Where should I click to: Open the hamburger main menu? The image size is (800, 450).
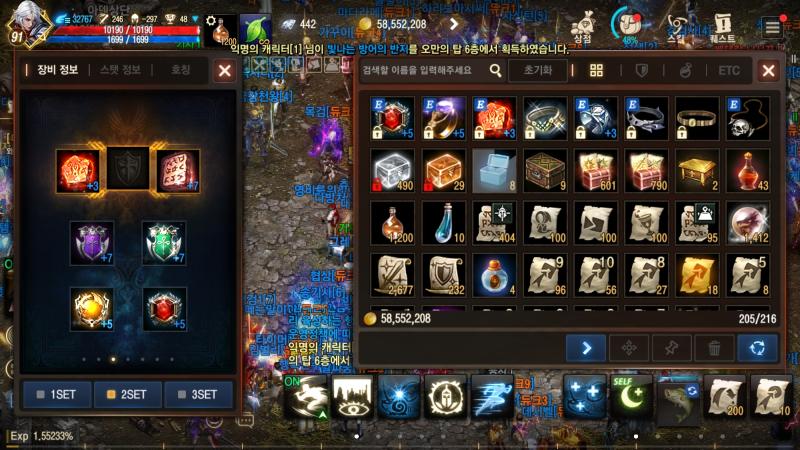(x=772, y=27)
